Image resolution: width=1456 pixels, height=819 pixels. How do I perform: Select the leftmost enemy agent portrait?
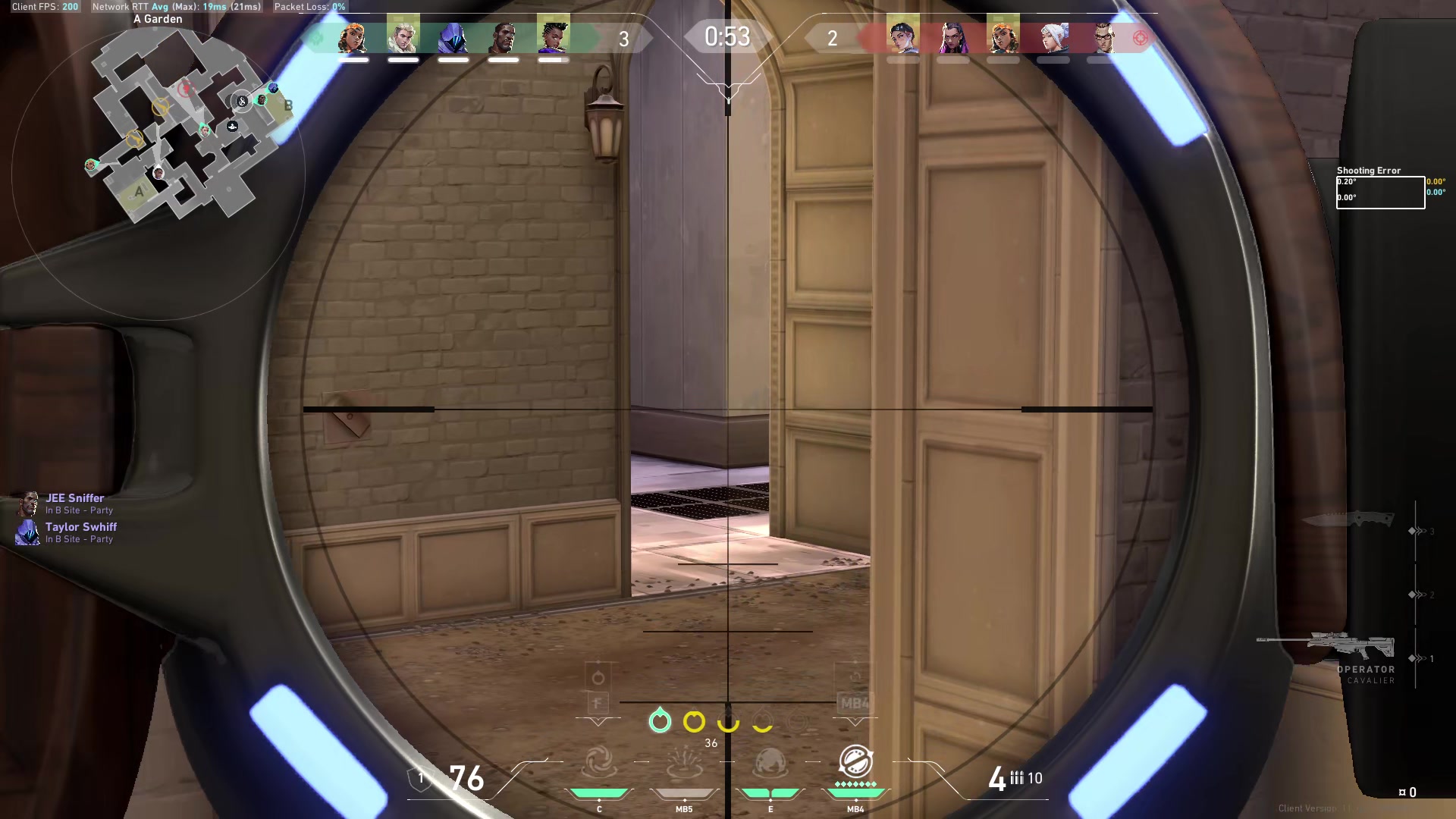904,36
